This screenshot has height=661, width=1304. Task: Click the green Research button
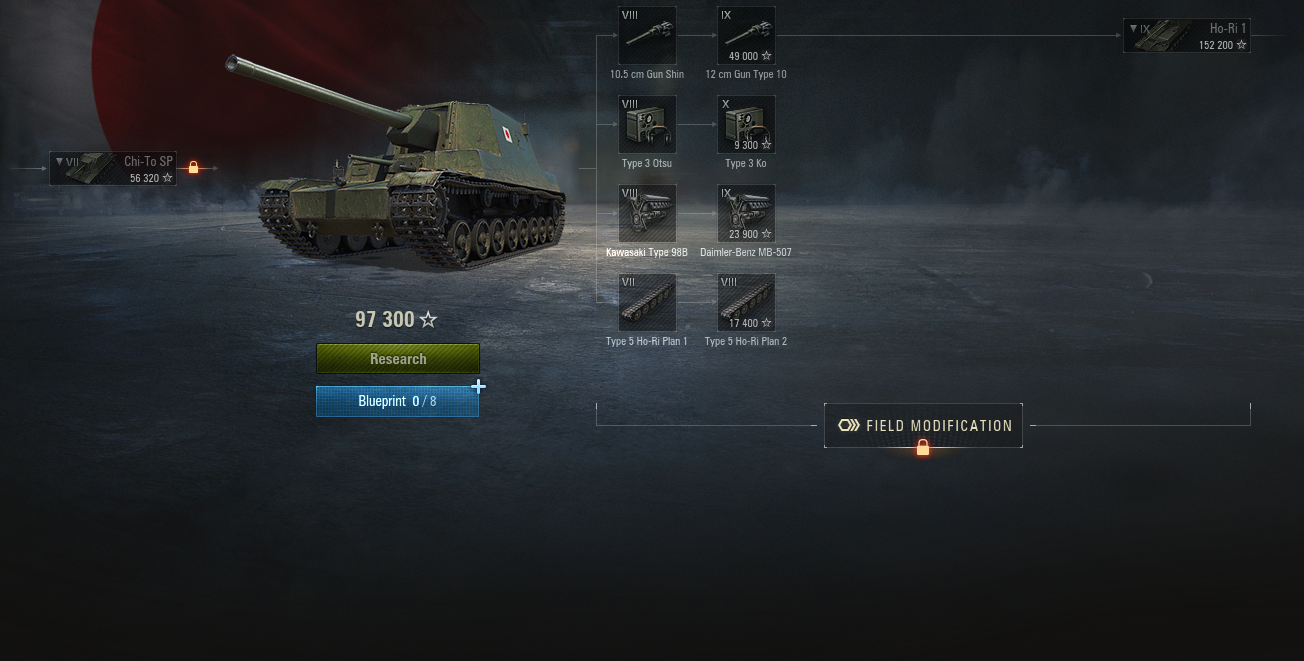[x=398, y=359]
